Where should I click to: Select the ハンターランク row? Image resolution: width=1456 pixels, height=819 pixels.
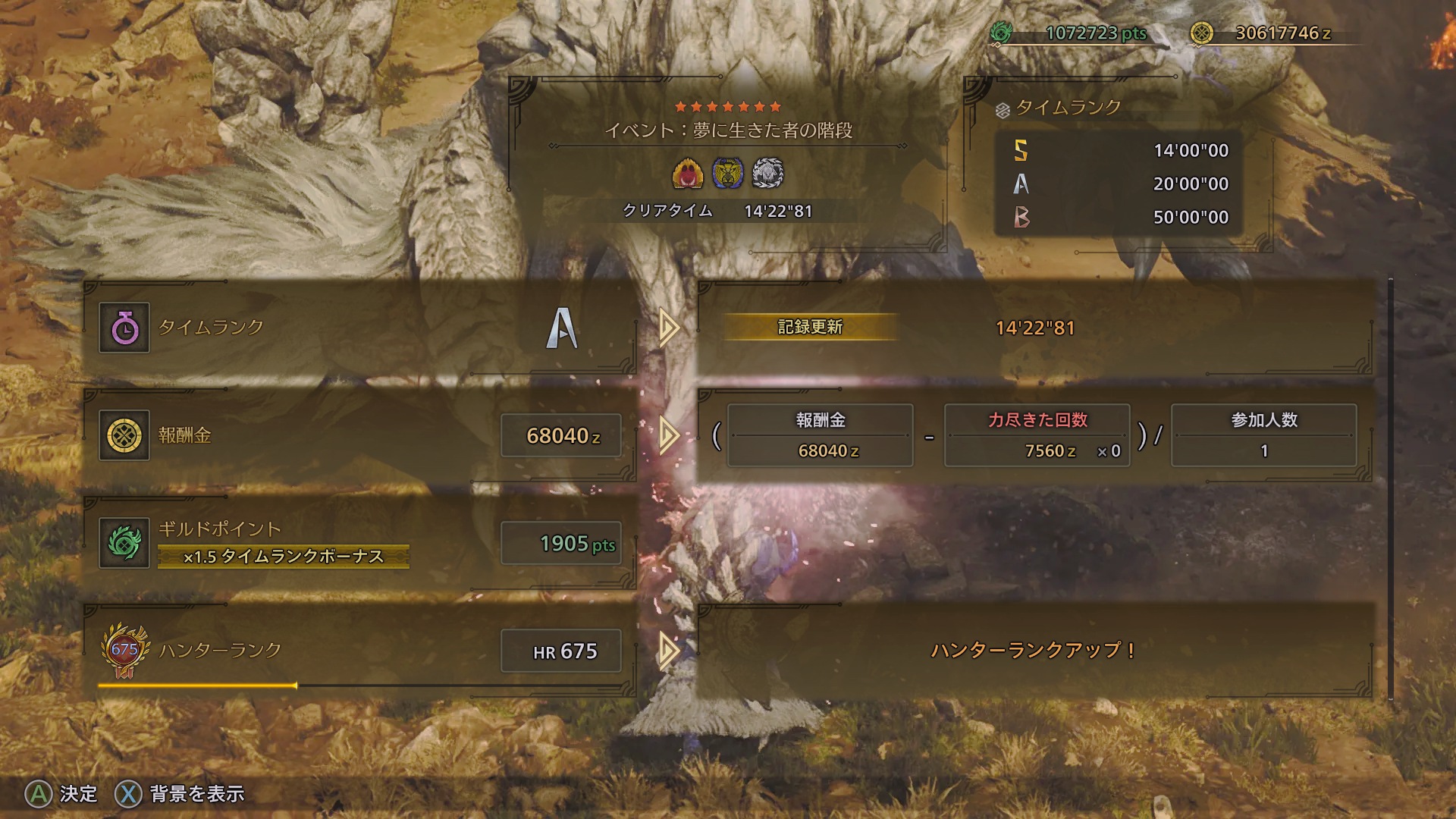tap(359, 651)
